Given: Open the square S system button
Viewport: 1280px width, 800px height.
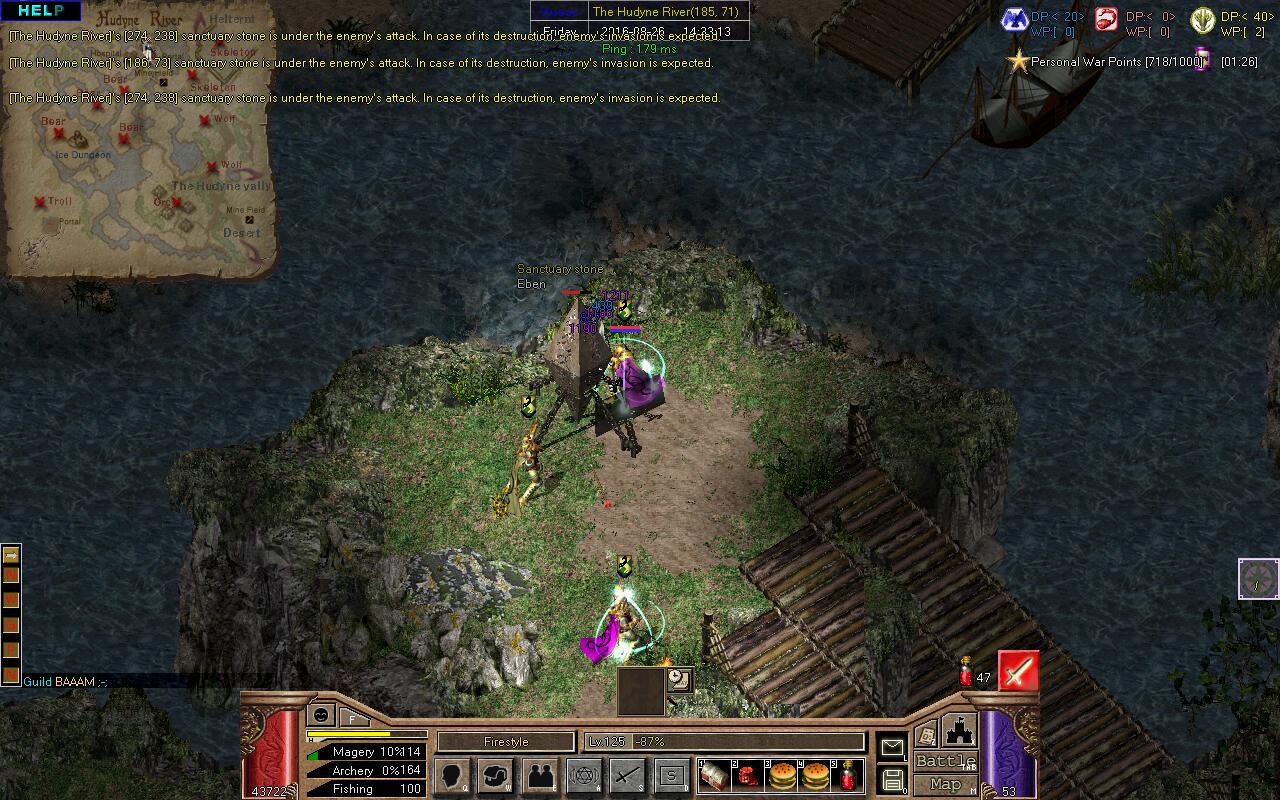Looking at the screenshot, I should (x=672, y=776).
